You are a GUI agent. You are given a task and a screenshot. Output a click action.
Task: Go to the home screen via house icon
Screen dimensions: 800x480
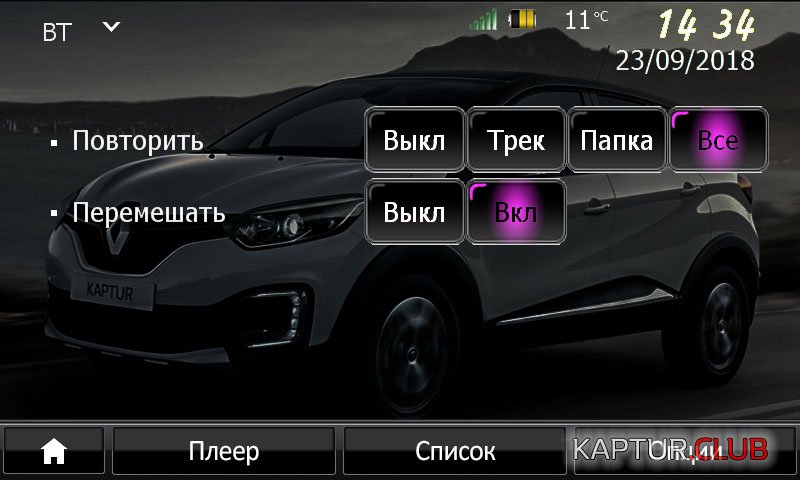click(53, 452)
